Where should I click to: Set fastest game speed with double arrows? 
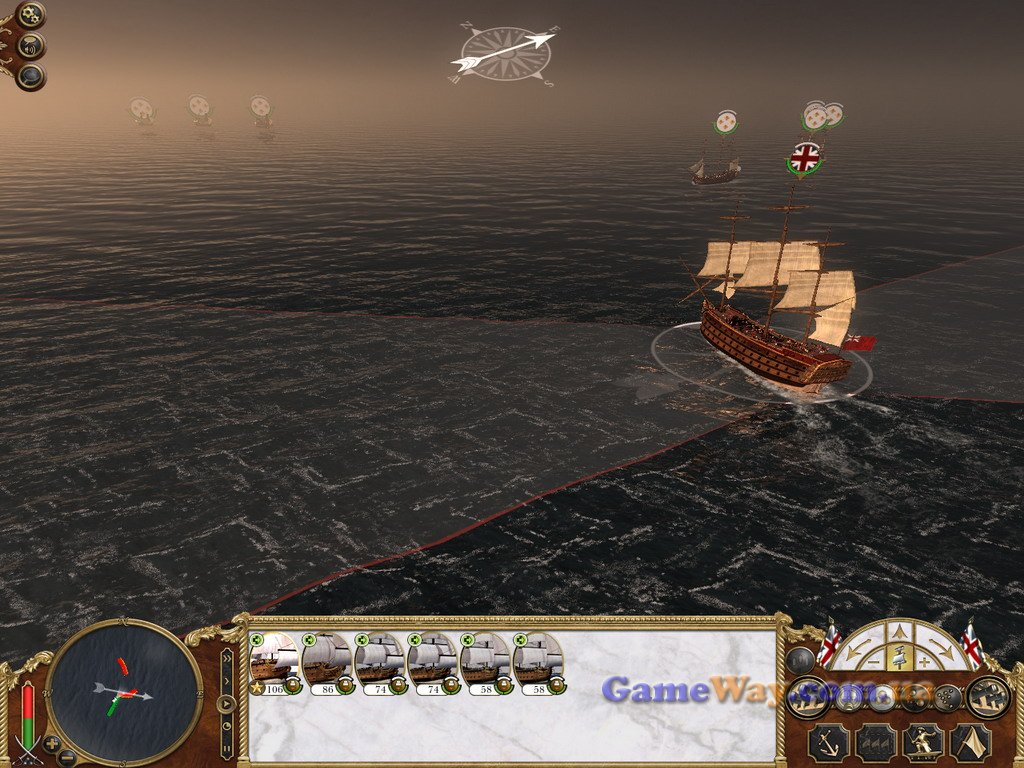click(x=227, y=660)
